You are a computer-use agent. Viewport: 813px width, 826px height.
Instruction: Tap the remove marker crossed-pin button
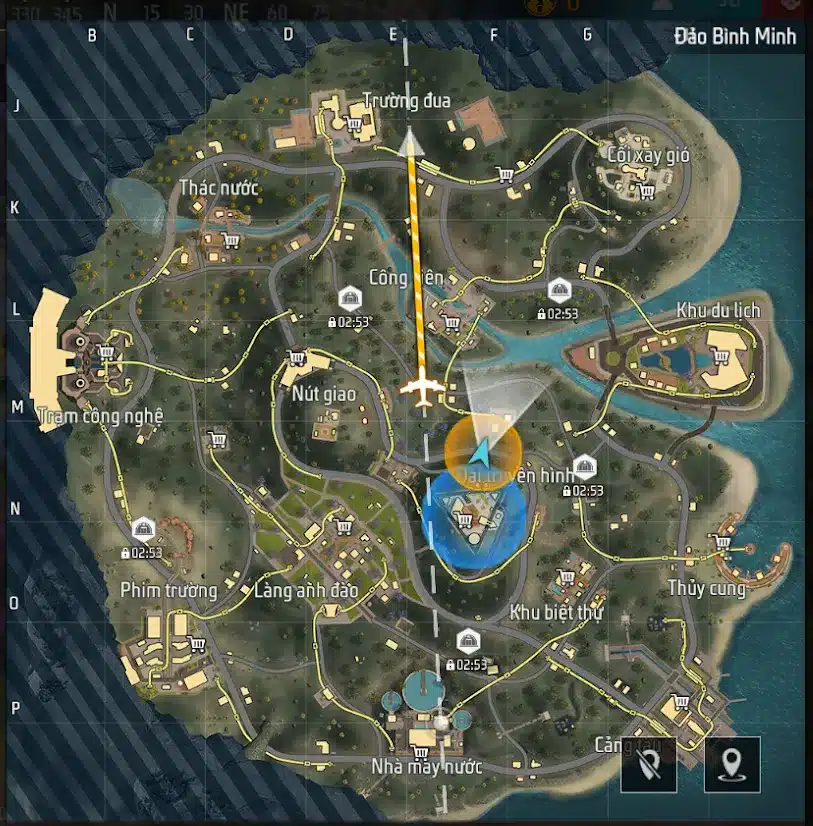pos(650,765)
